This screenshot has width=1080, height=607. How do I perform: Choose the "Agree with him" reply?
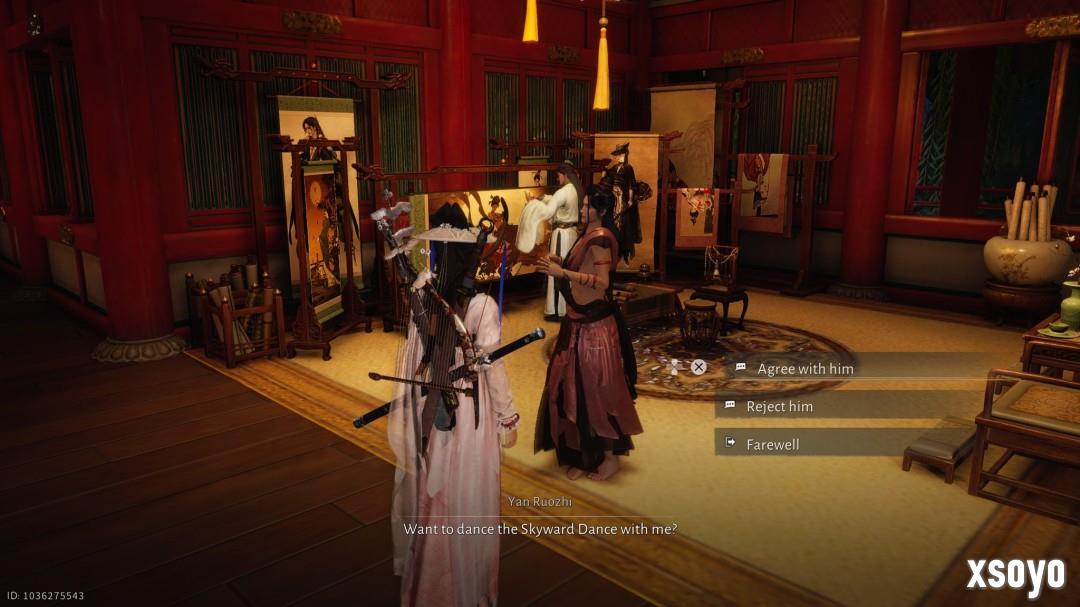coord(805,368)
